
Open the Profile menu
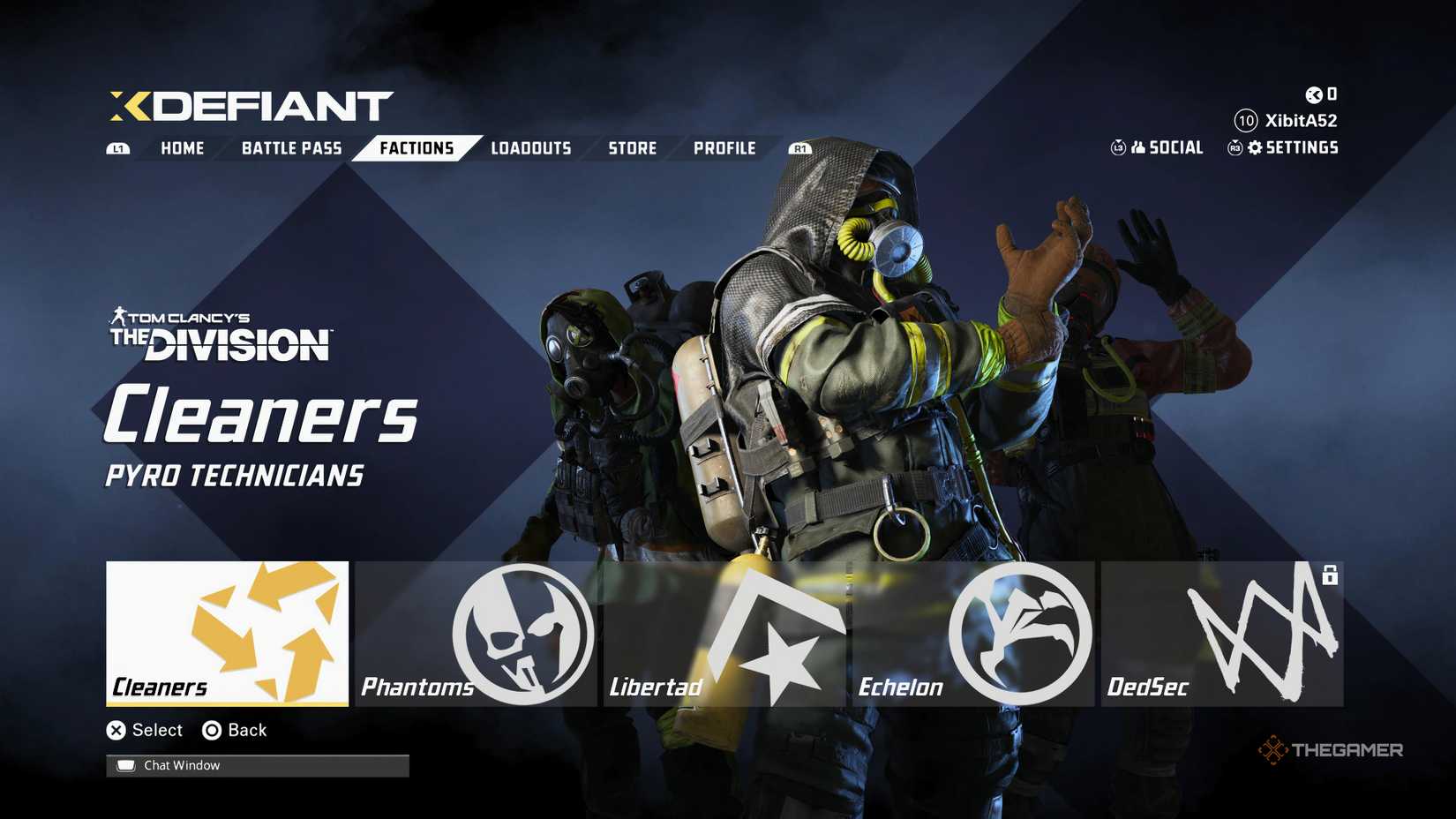click(x=725, y=147)
